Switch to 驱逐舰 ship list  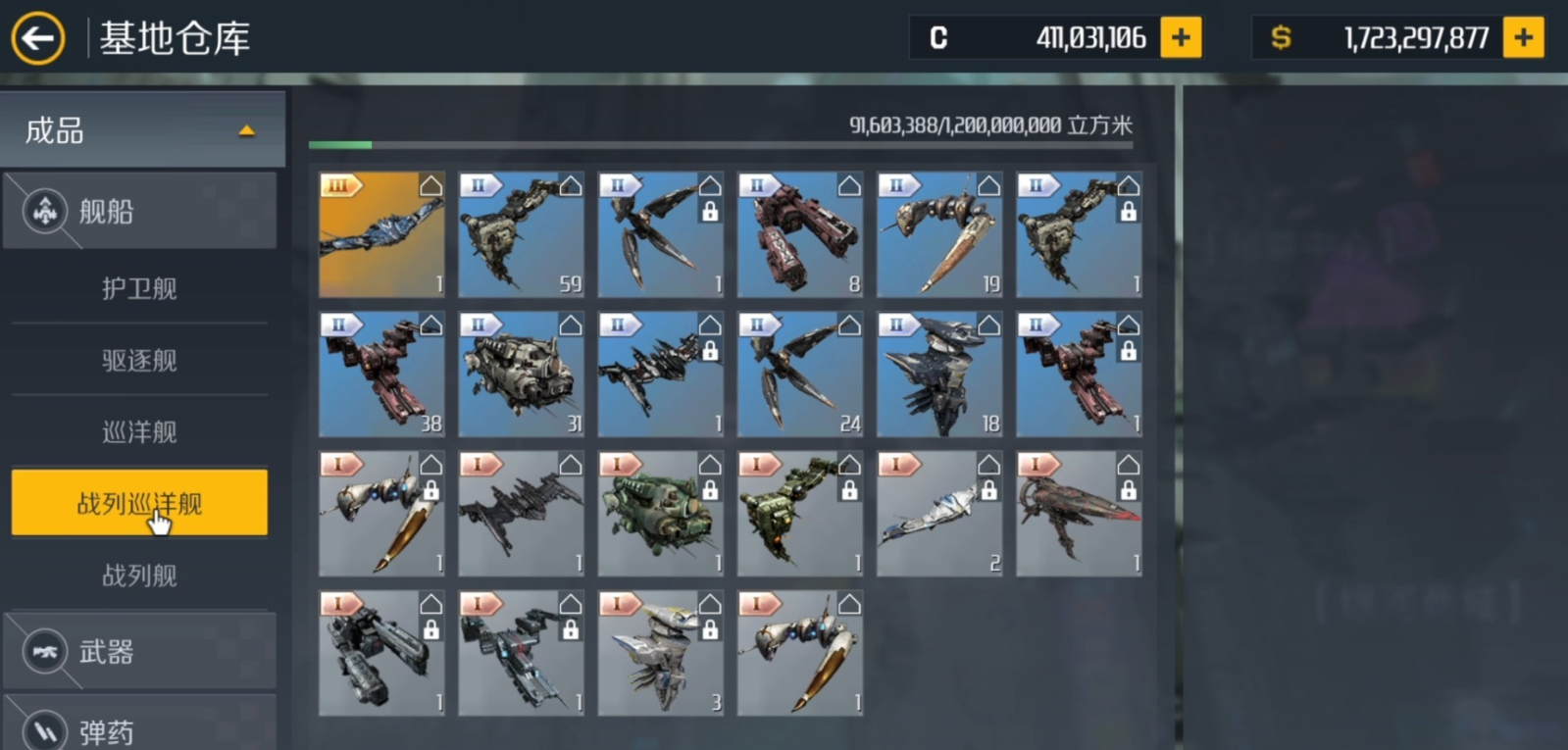click(x=139, y=360)
